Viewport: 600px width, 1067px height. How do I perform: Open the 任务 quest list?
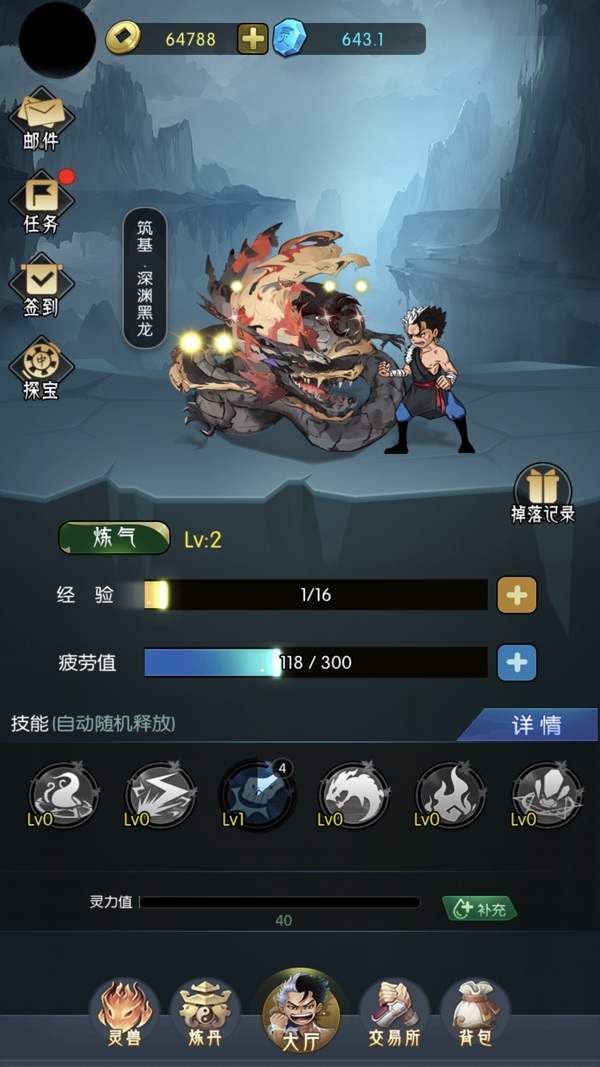pos(41,203)
